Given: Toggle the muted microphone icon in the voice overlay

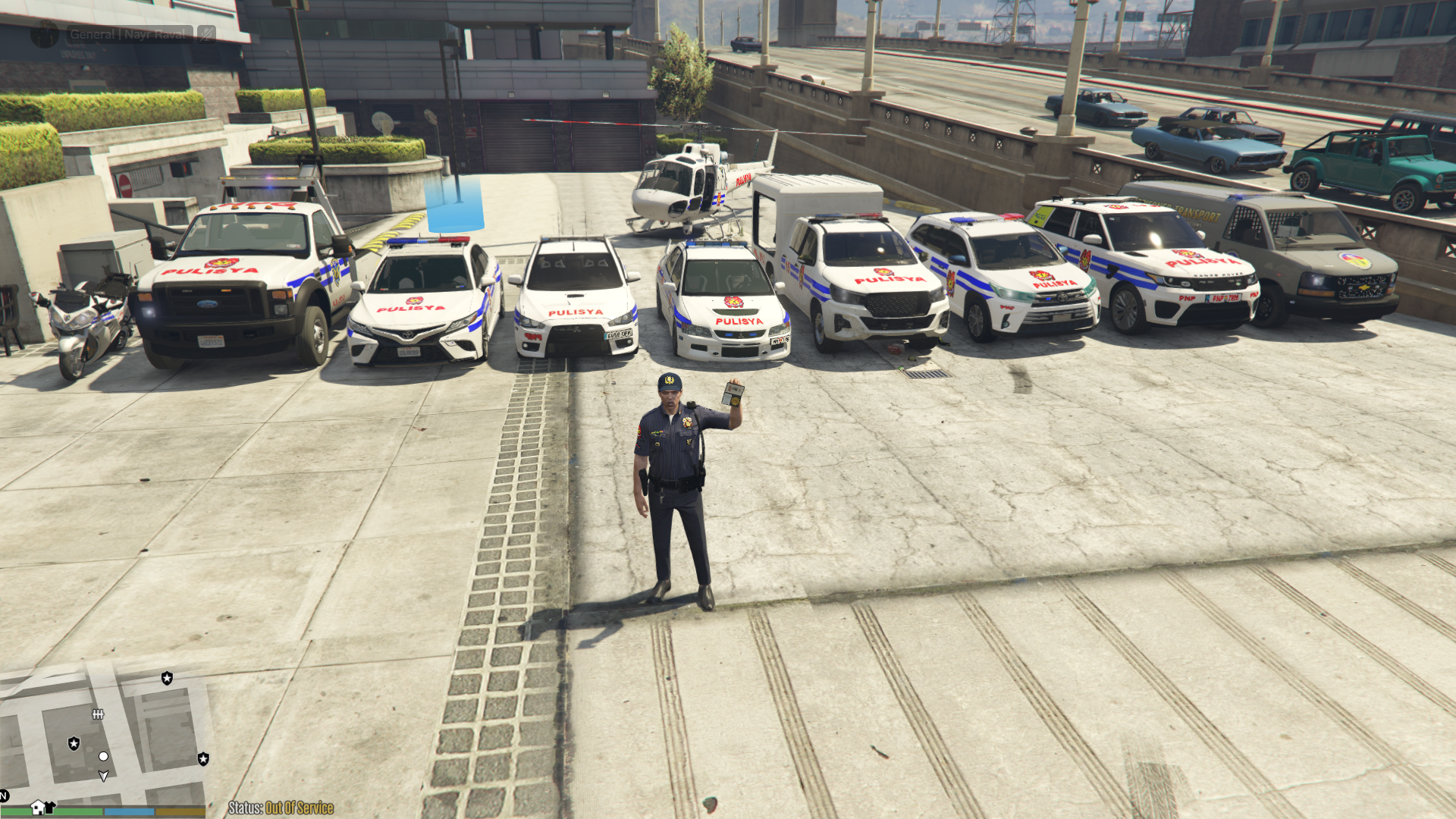Looking at the screenshot, I should 206,34.
